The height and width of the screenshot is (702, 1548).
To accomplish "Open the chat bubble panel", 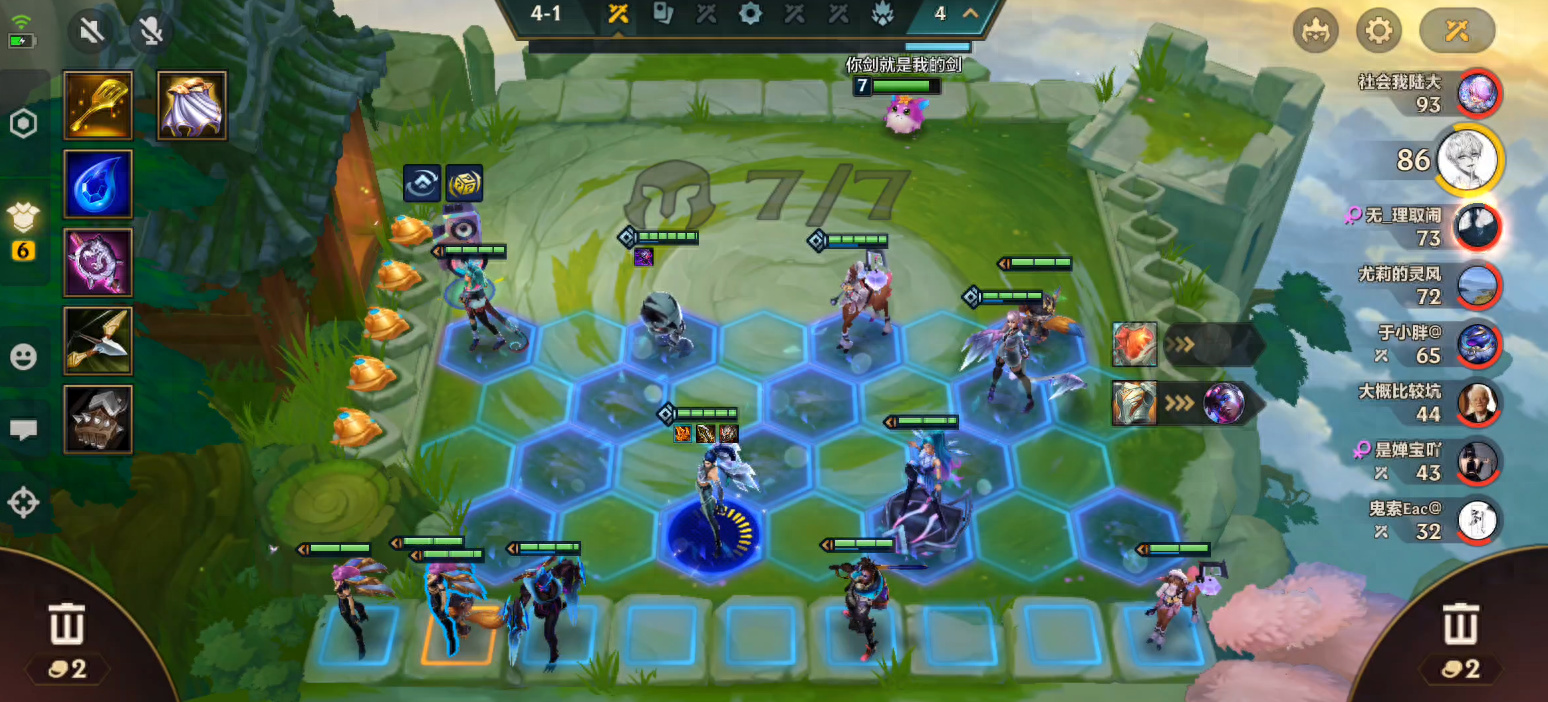I will pos(23,430).
